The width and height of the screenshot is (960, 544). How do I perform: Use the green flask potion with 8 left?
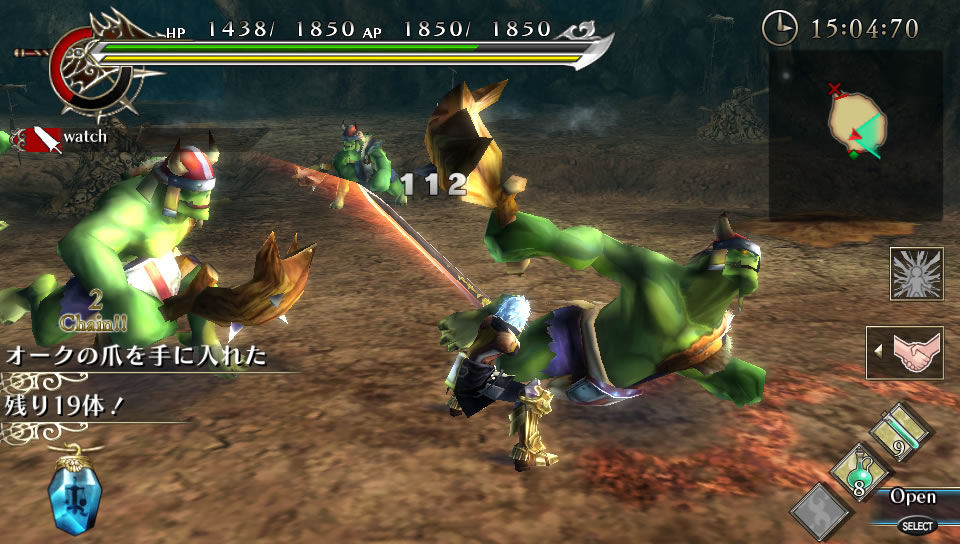click(x=855, y=472)
